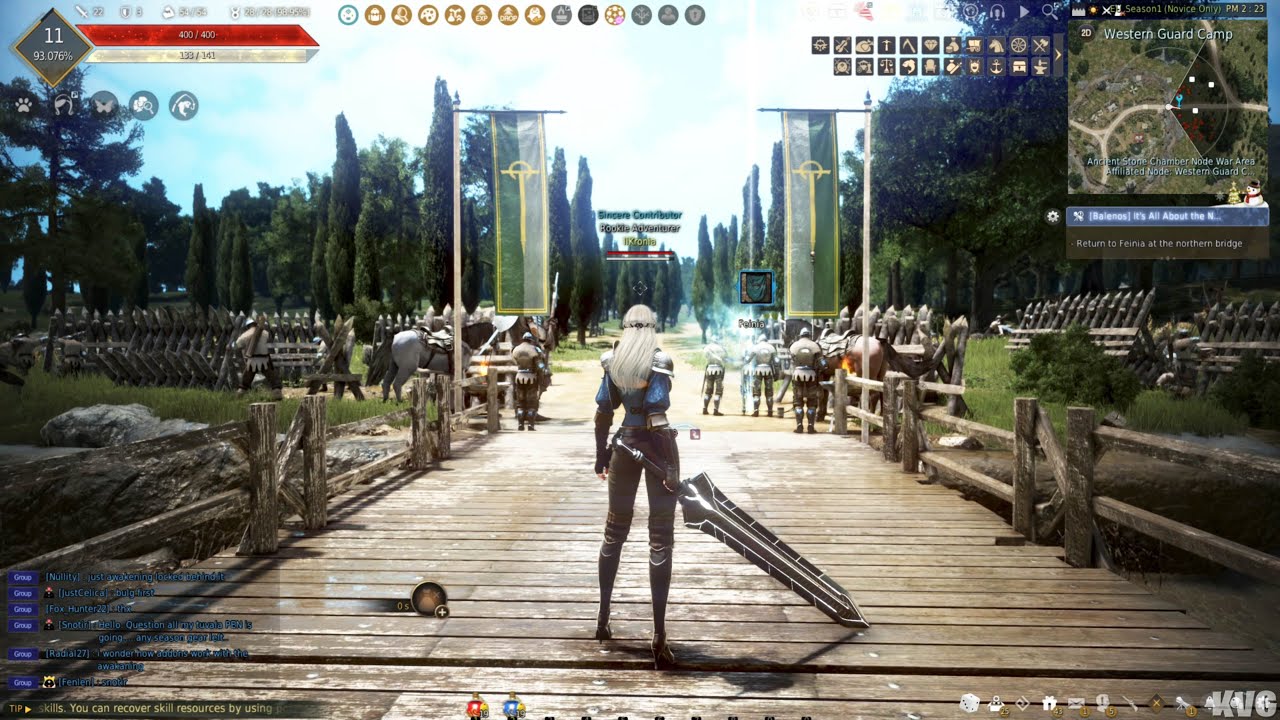
Task: Click the gift box icon with 43 count
Action: (1051, 700)
